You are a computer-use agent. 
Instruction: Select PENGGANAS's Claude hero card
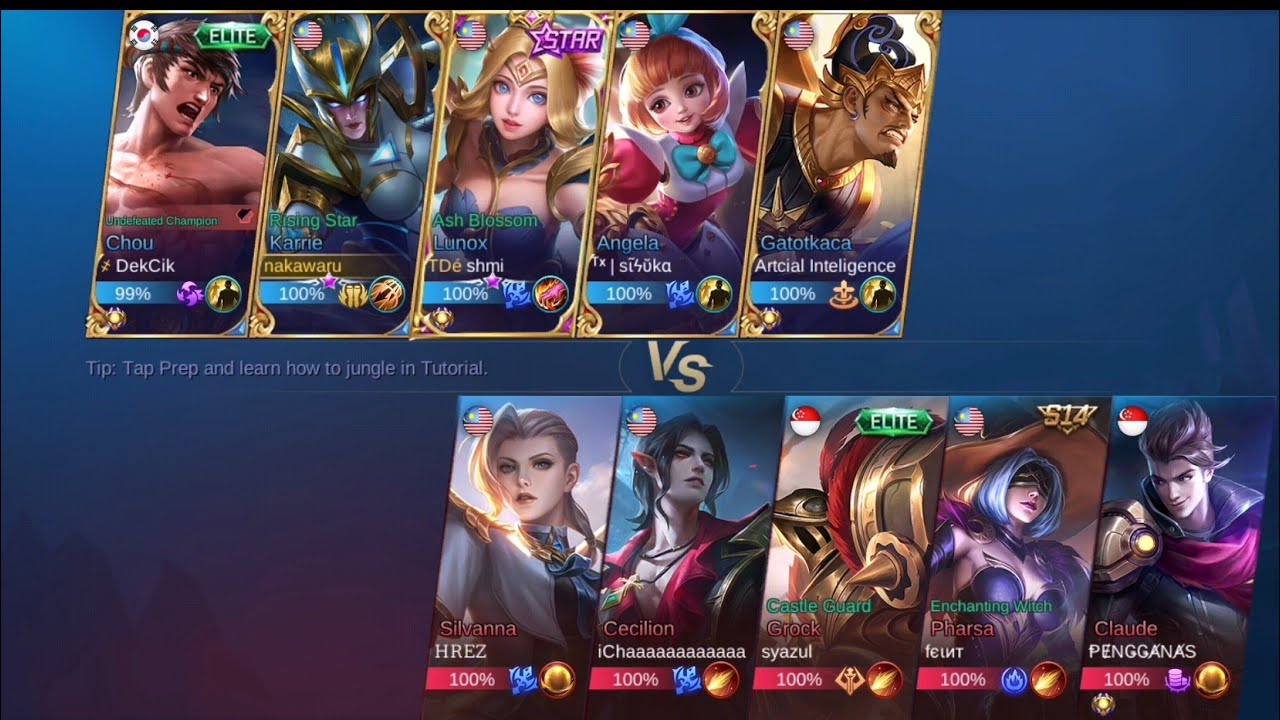(1180, 550)
